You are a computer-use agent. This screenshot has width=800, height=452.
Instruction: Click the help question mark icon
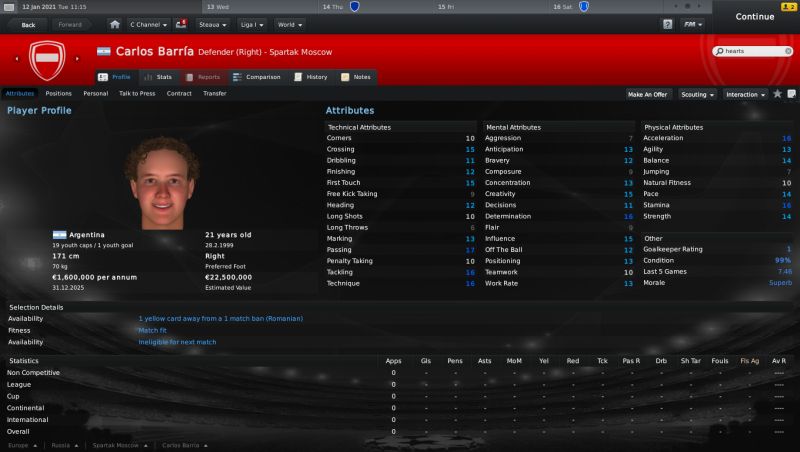tap(667, 24)
